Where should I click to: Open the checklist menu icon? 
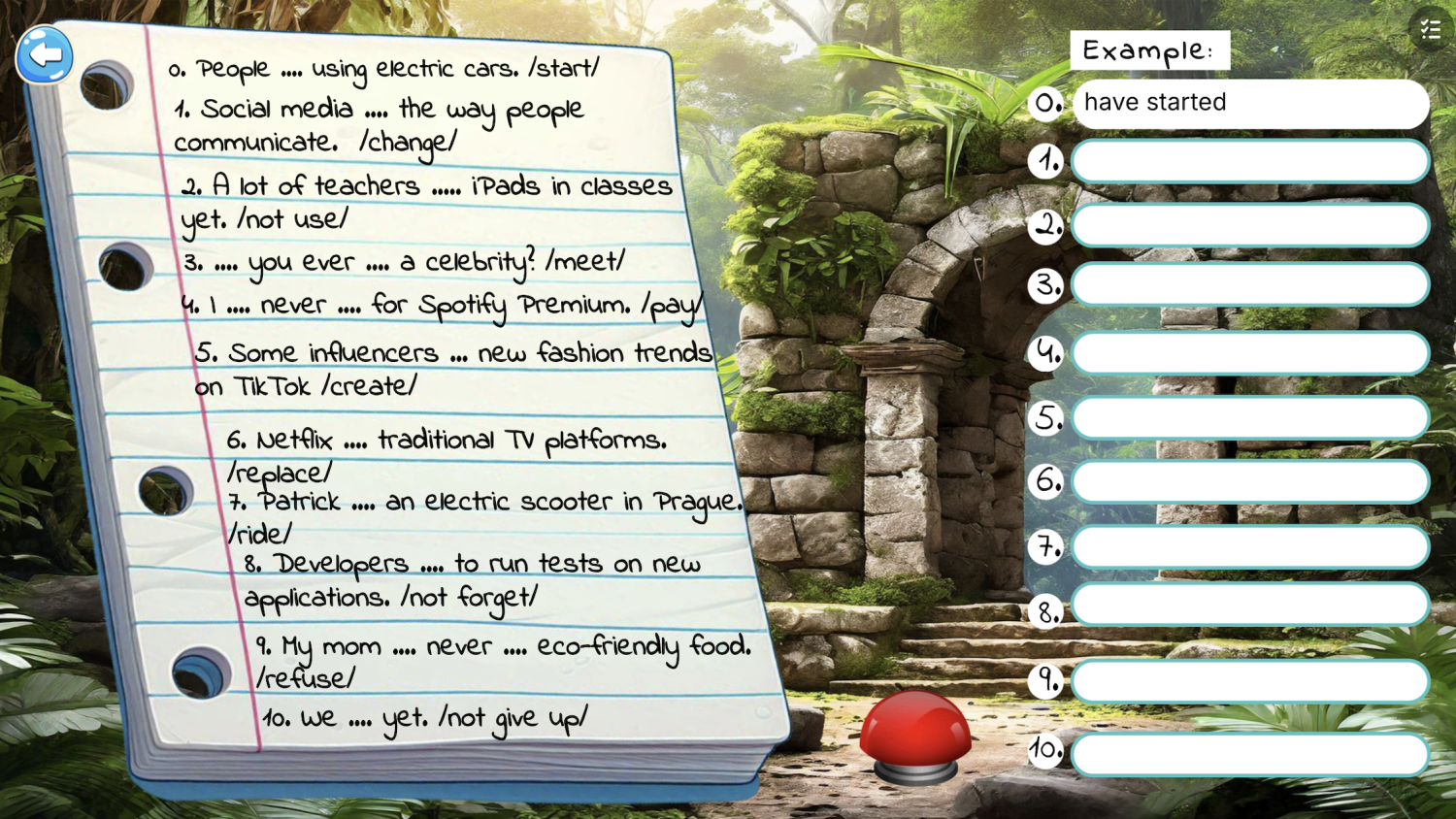coord(1430,30)
